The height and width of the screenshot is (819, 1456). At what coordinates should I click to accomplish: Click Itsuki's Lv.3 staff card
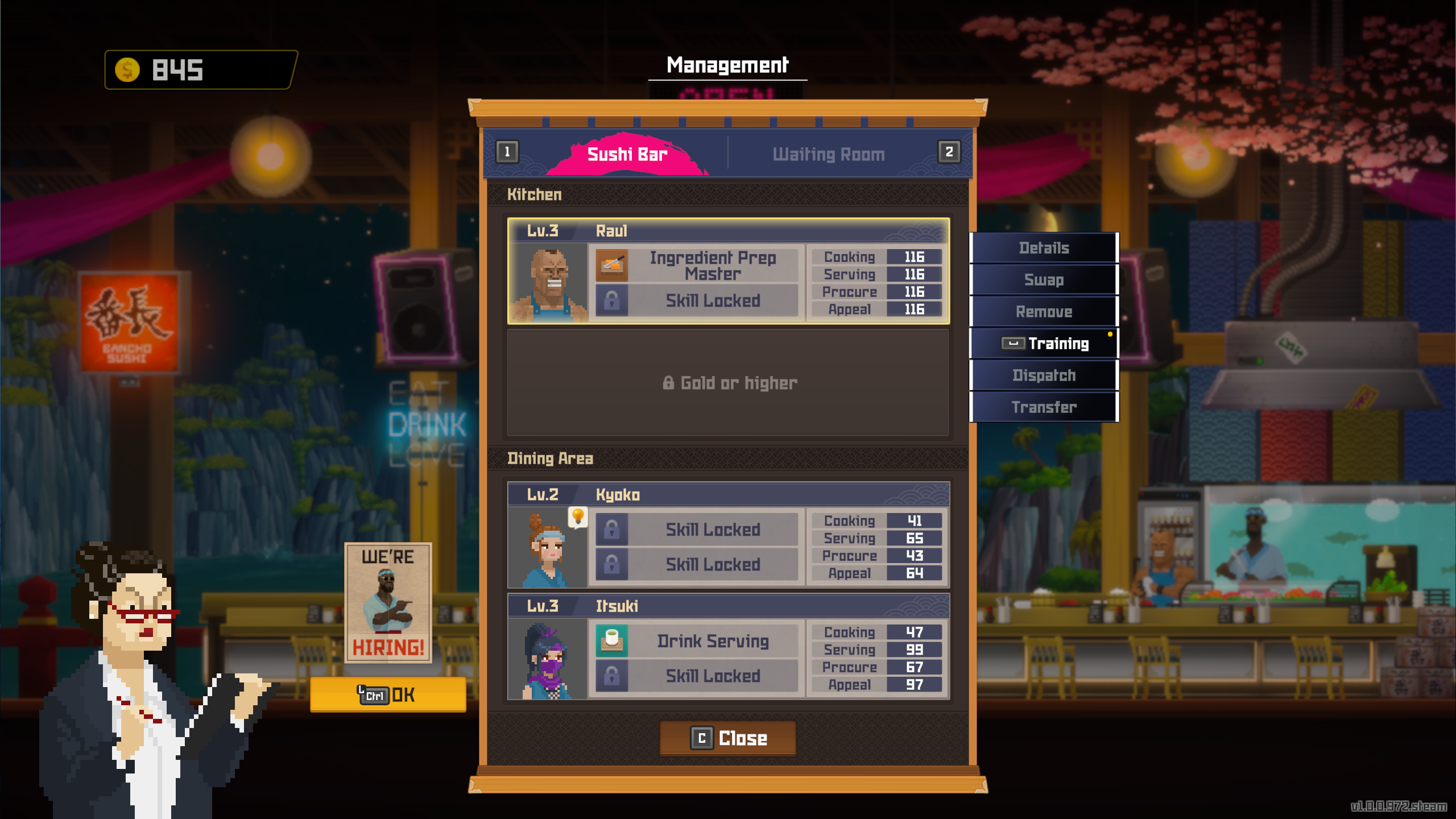pyautogui.click(x=728, y=648)
